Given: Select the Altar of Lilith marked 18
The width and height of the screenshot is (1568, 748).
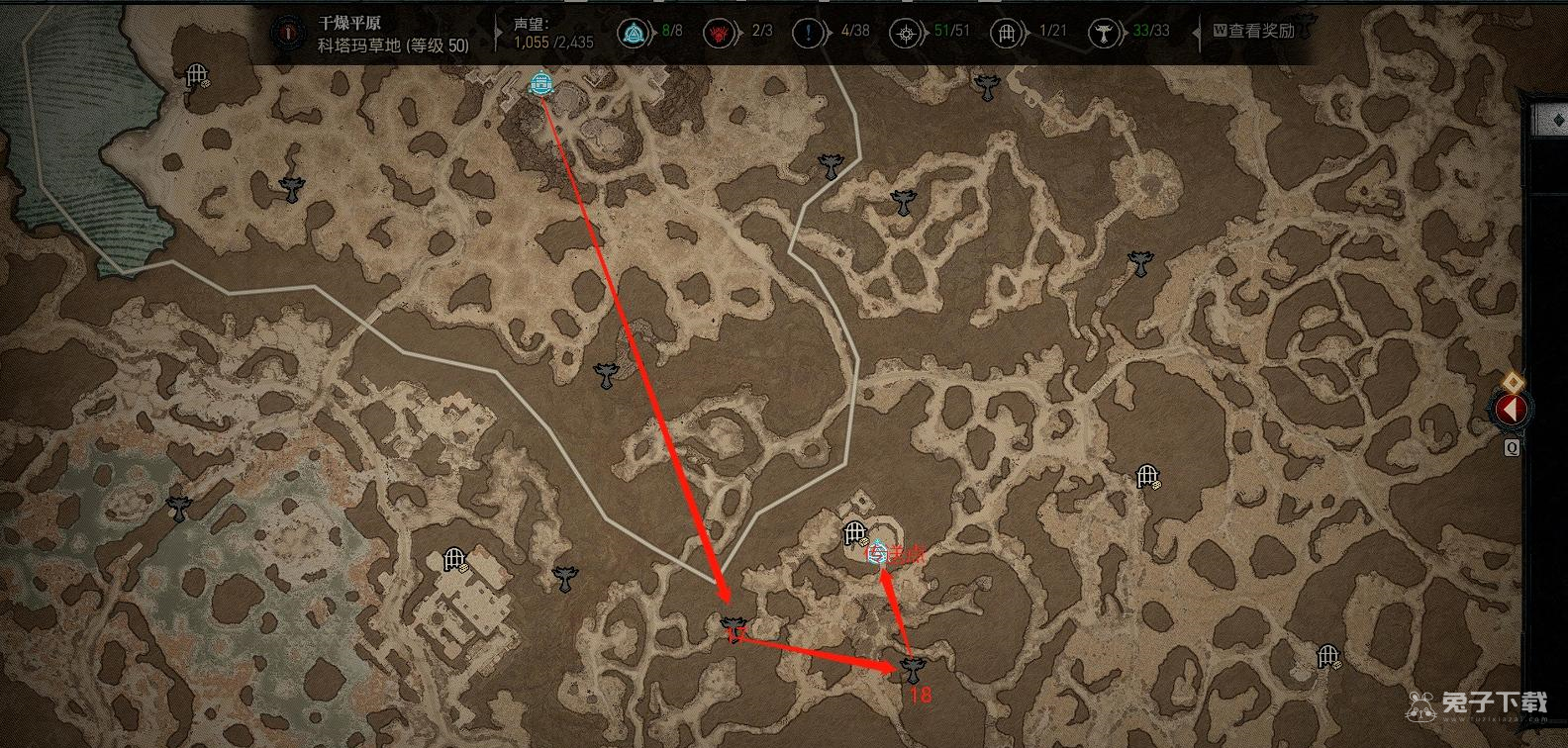Looking at the screenshot, I should (x=913, y=670).
